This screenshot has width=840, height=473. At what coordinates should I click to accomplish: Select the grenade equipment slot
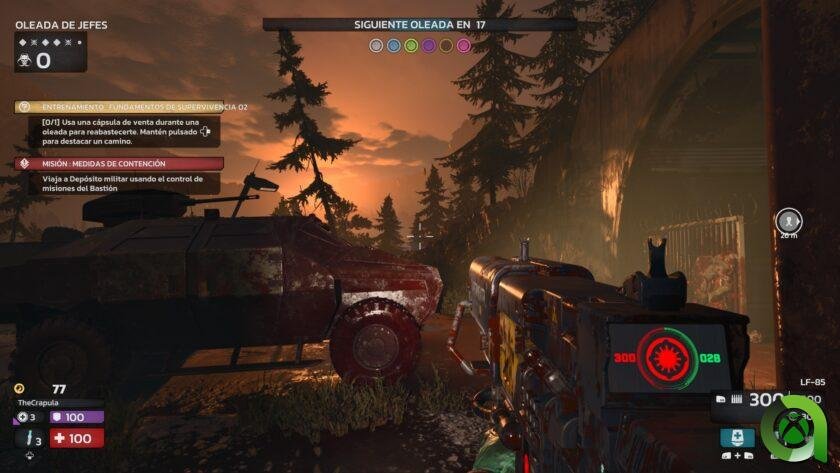click(x=22, y=417)
